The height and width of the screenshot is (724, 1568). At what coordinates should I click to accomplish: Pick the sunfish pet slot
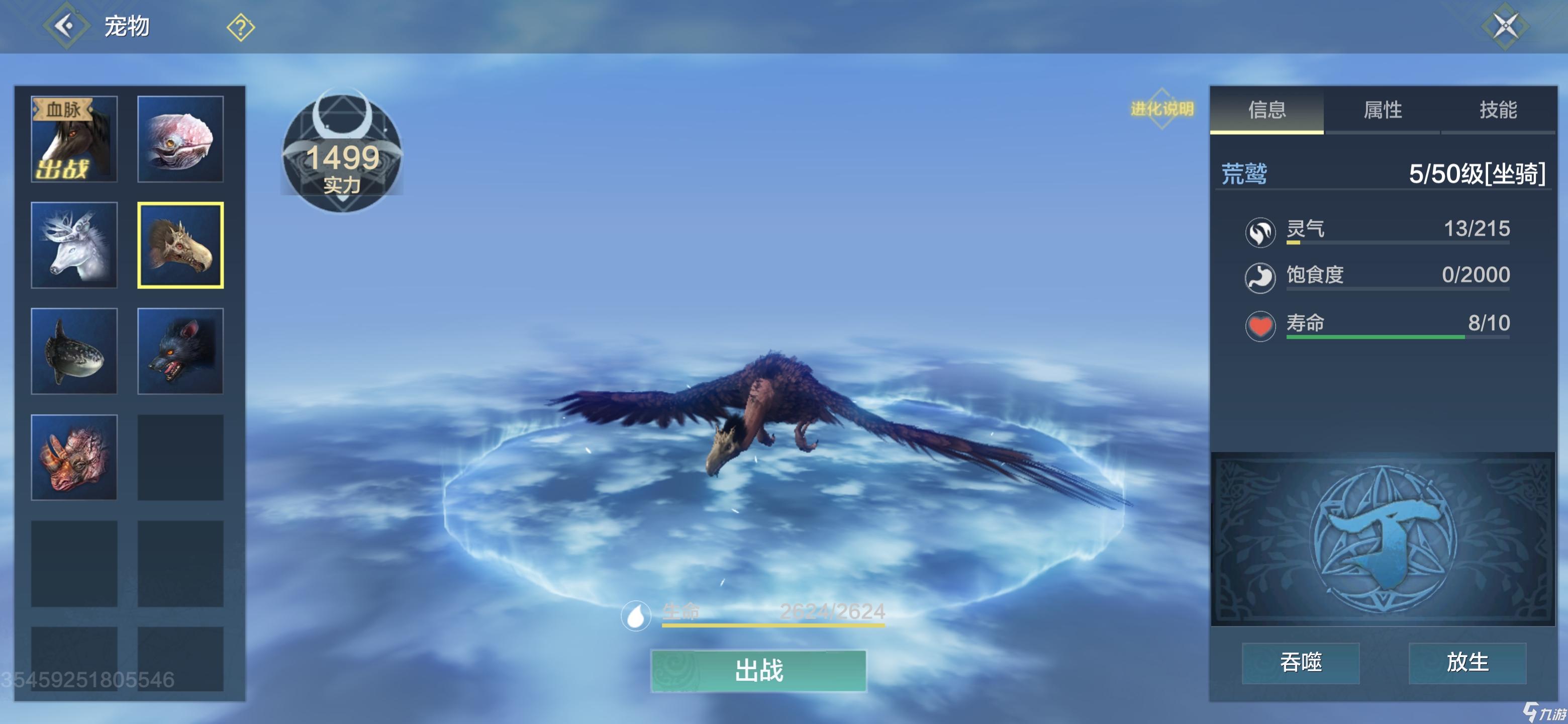(74, 351)
